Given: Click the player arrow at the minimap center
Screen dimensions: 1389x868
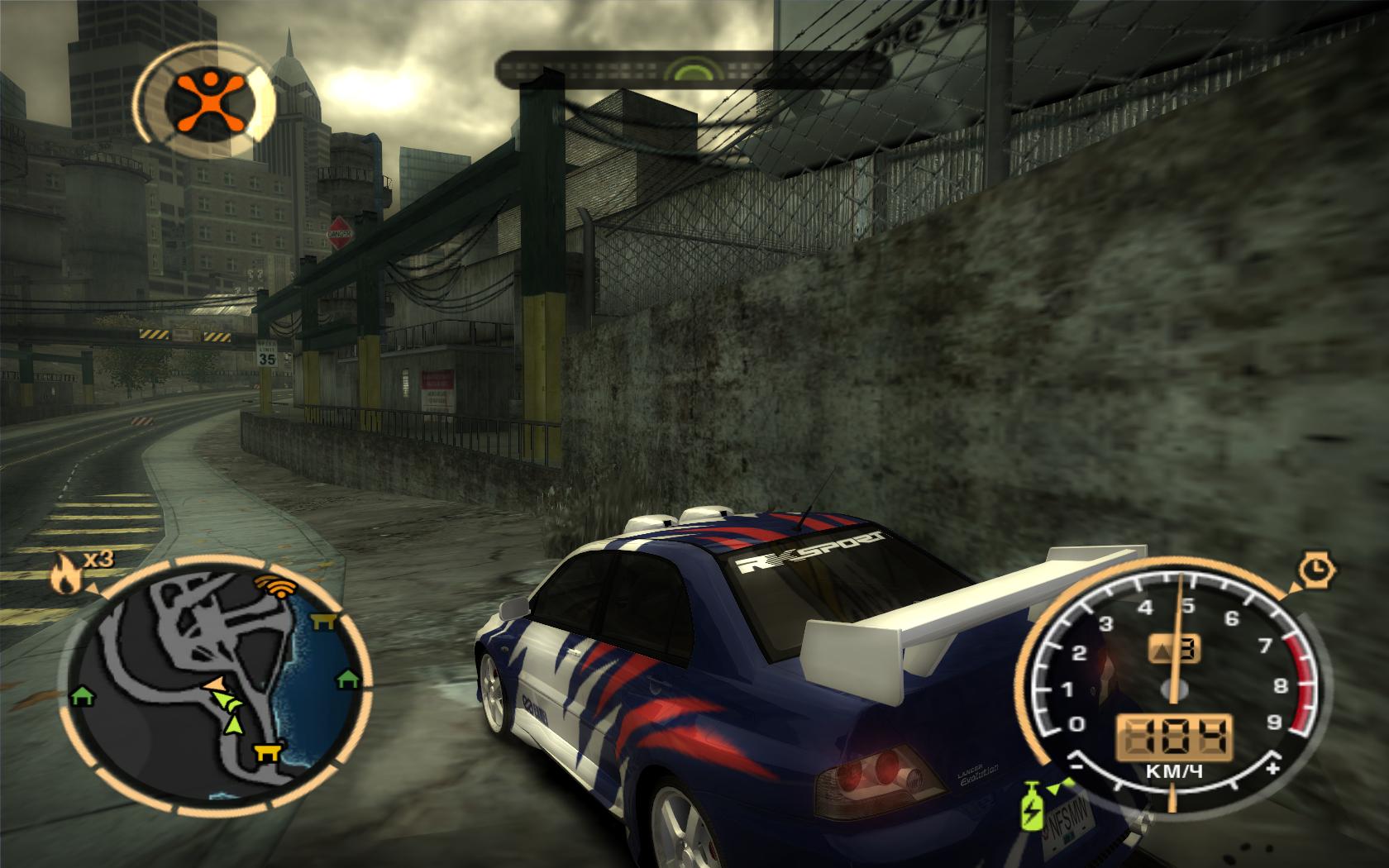Looking at the screenshot, I should tap(214, 683).
